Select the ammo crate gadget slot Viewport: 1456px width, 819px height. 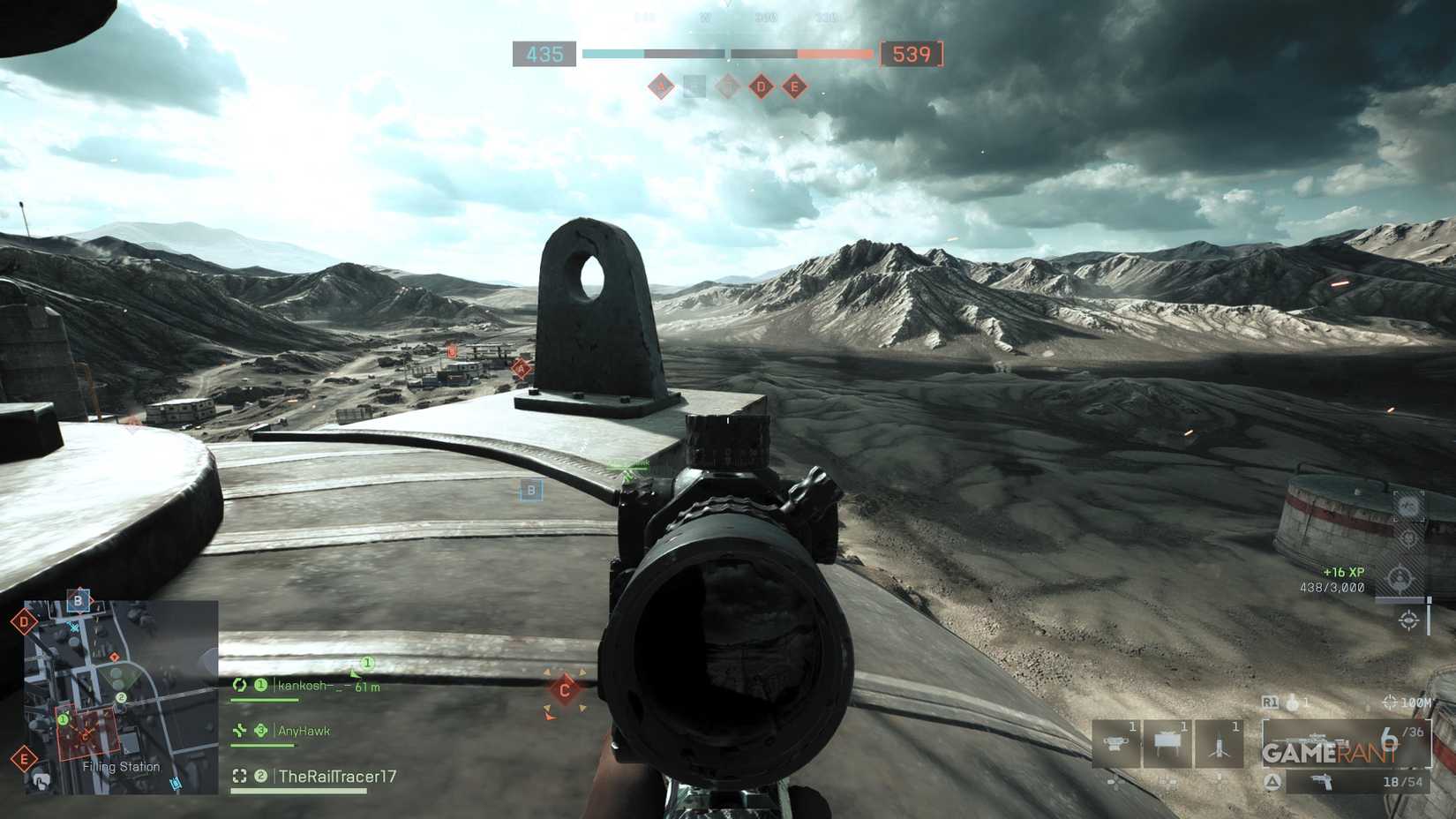pos(1167,740)
